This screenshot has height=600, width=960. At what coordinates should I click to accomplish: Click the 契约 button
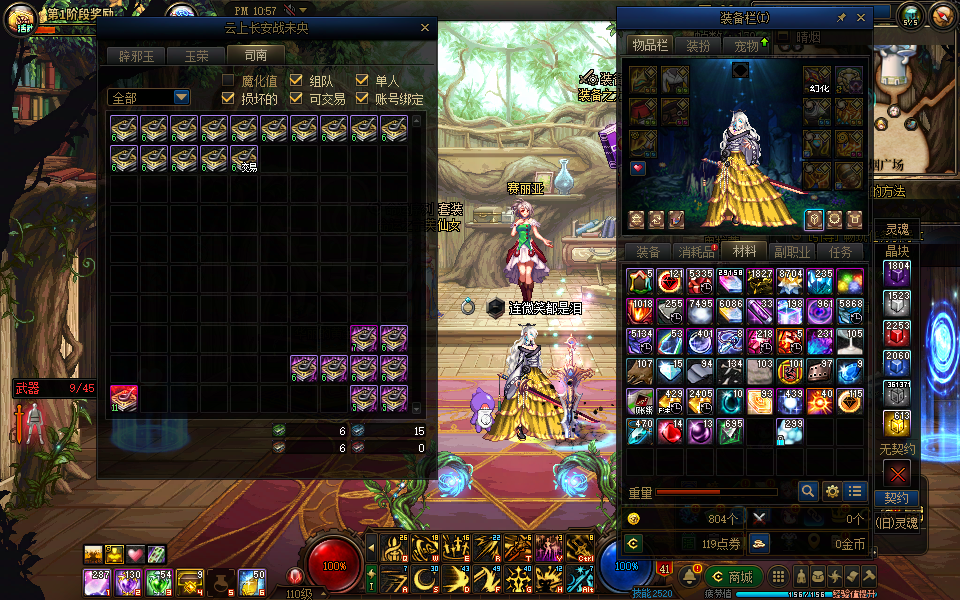[896, 498]
